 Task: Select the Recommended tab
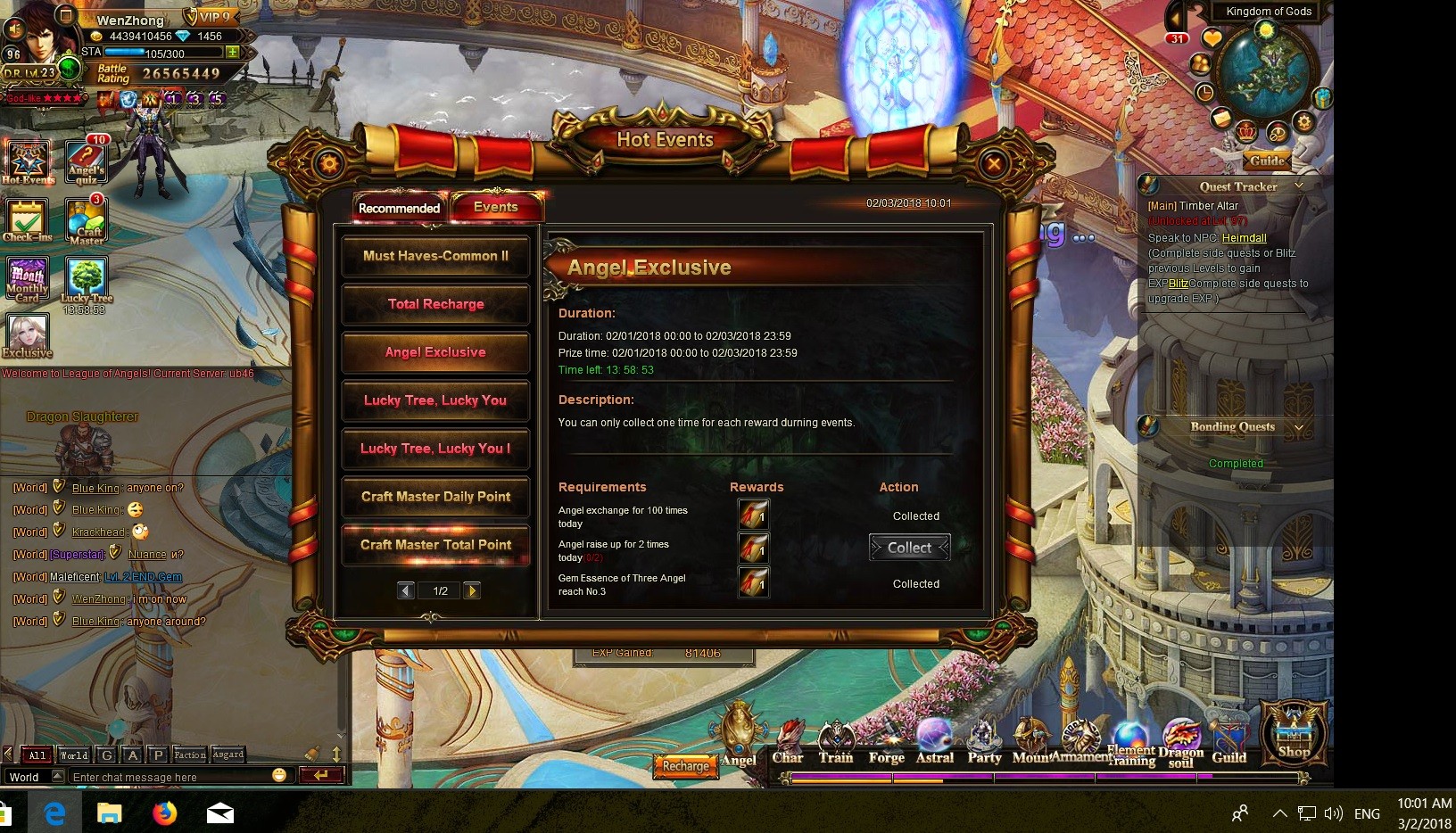coord(399,208)
